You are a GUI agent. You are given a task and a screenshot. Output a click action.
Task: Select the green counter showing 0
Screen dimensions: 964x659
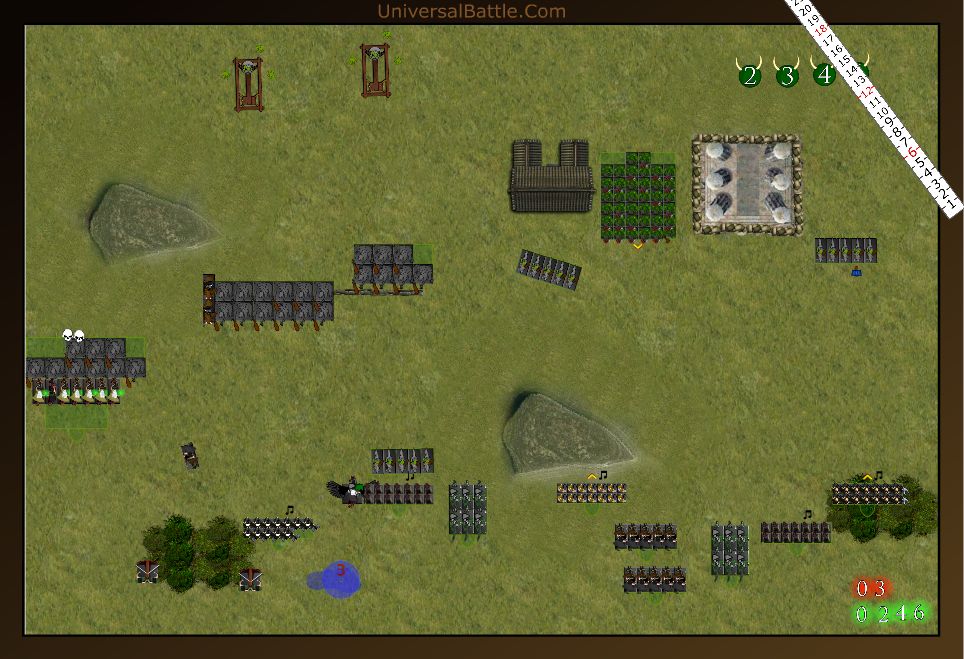click(x=862, y=613)
